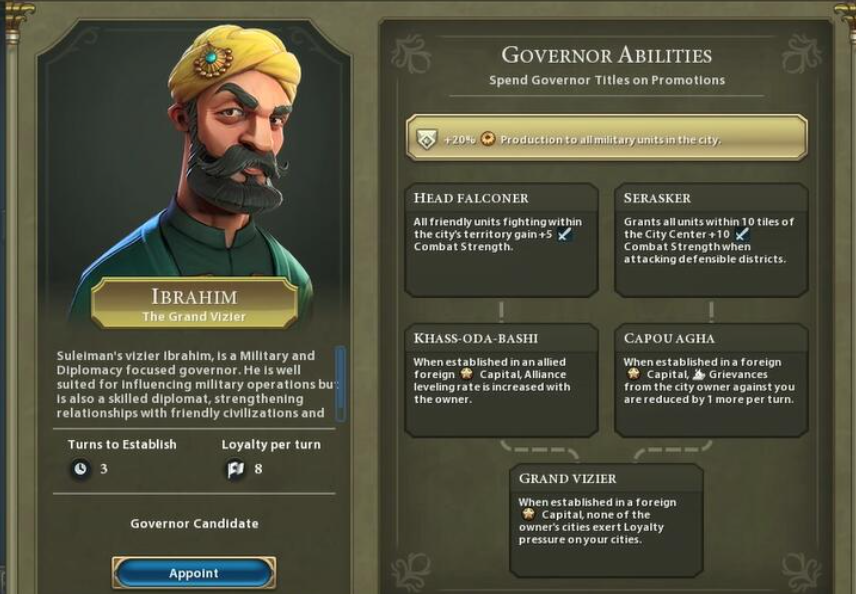The image size is (856, 594).
Task: Click the default military production ability banner
Action: (x=606, y=138)
